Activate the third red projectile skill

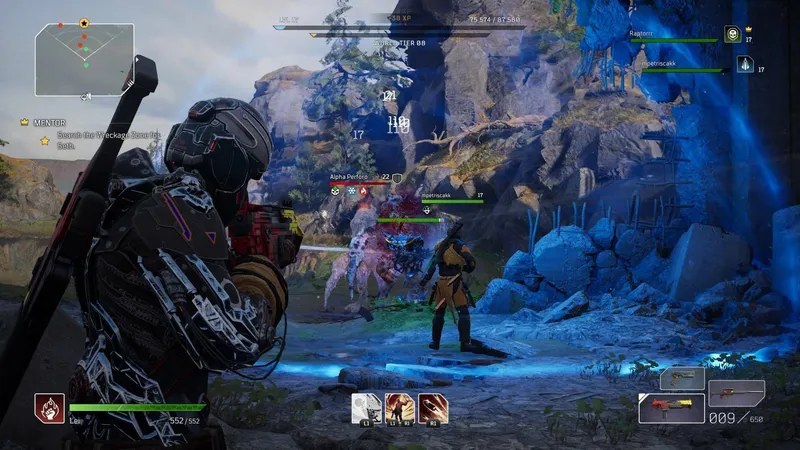tap(432, 407)
